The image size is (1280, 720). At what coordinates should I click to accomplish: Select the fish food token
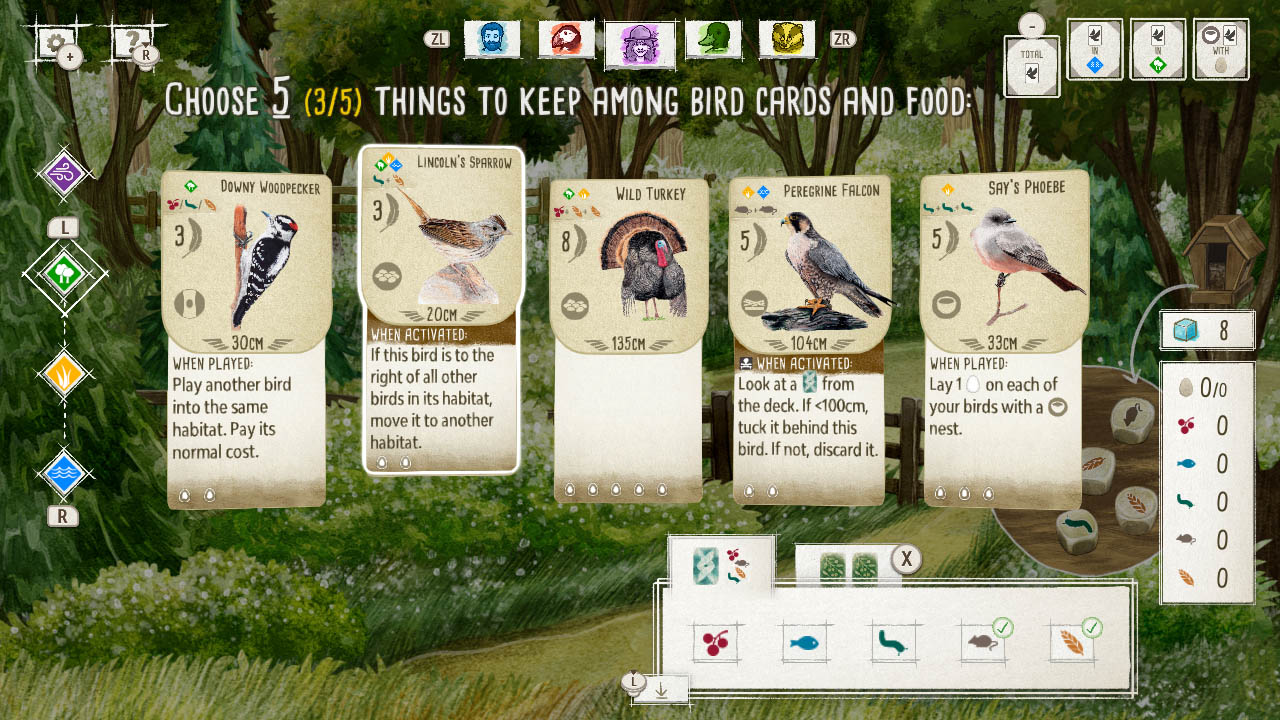[x=804, y=643]
